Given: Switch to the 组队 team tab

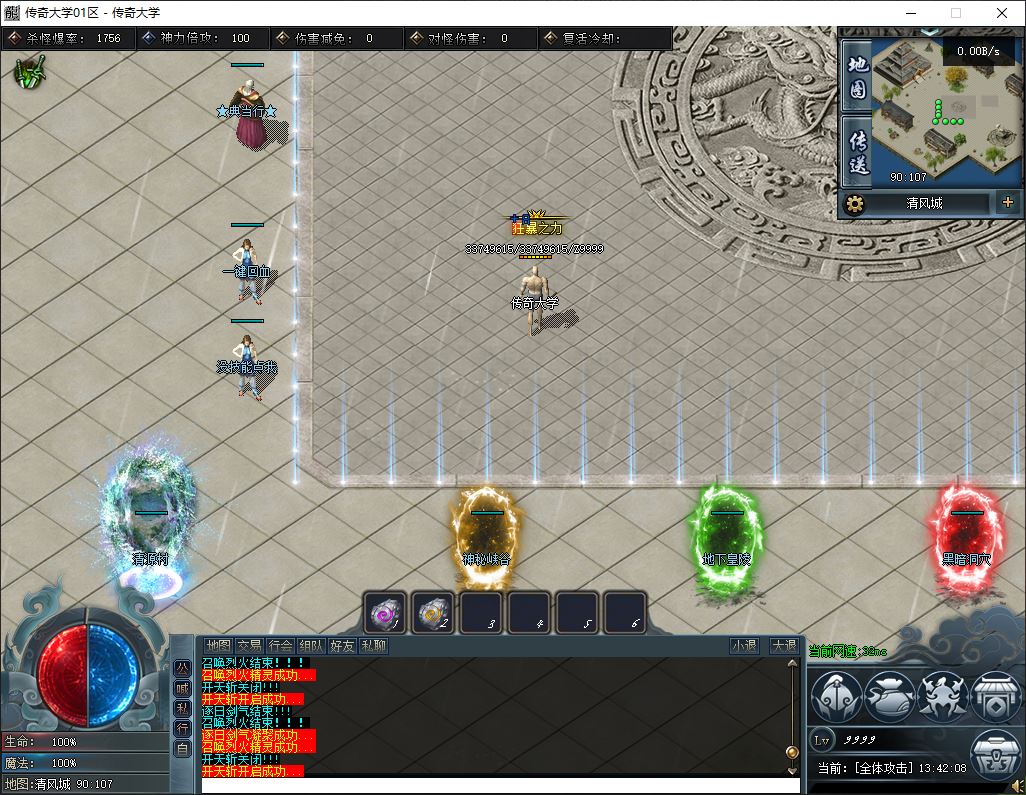Looking at the screenshot, I should 311,646.
